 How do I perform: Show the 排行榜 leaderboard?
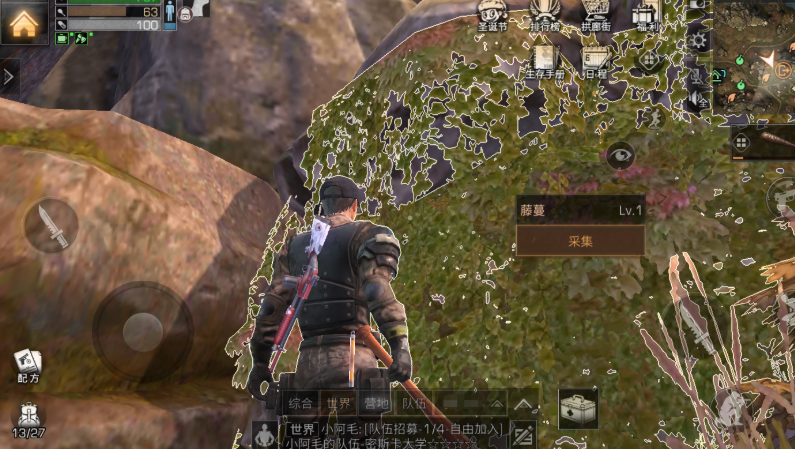pyautogui.click(x=545, y=17)
